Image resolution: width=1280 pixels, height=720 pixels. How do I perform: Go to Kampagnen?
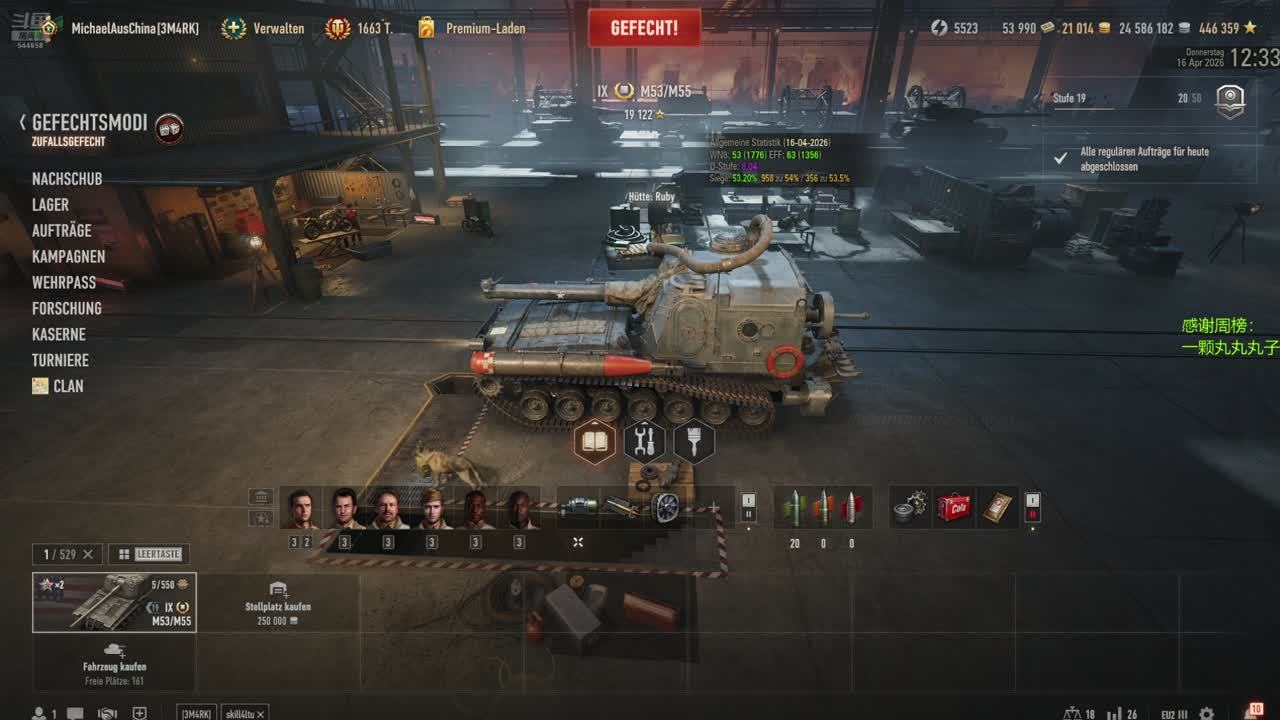[68, 257]
